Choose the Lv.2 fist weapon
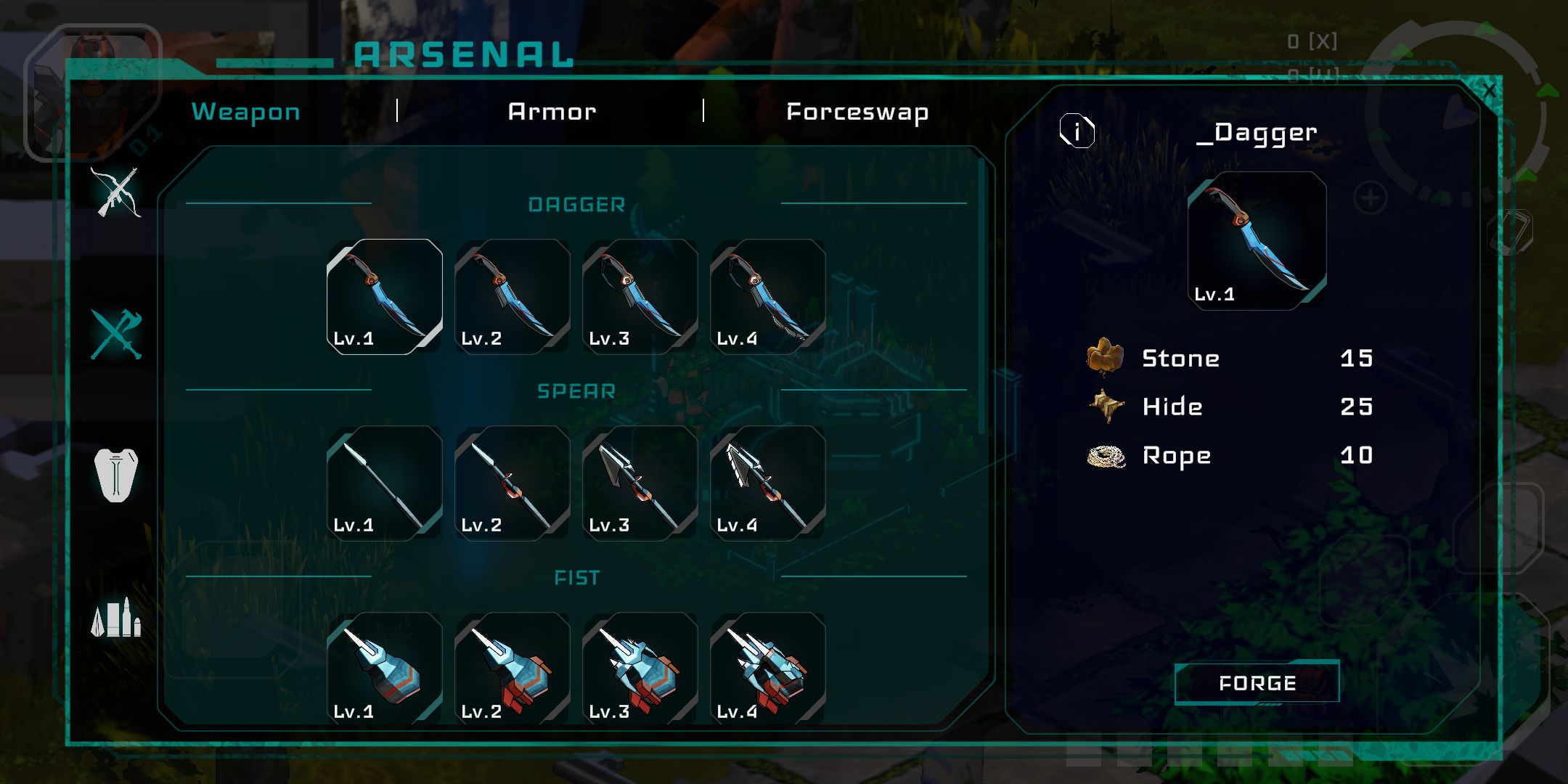Viewport: 1568px width, 784px height. (x=513, y=668)
